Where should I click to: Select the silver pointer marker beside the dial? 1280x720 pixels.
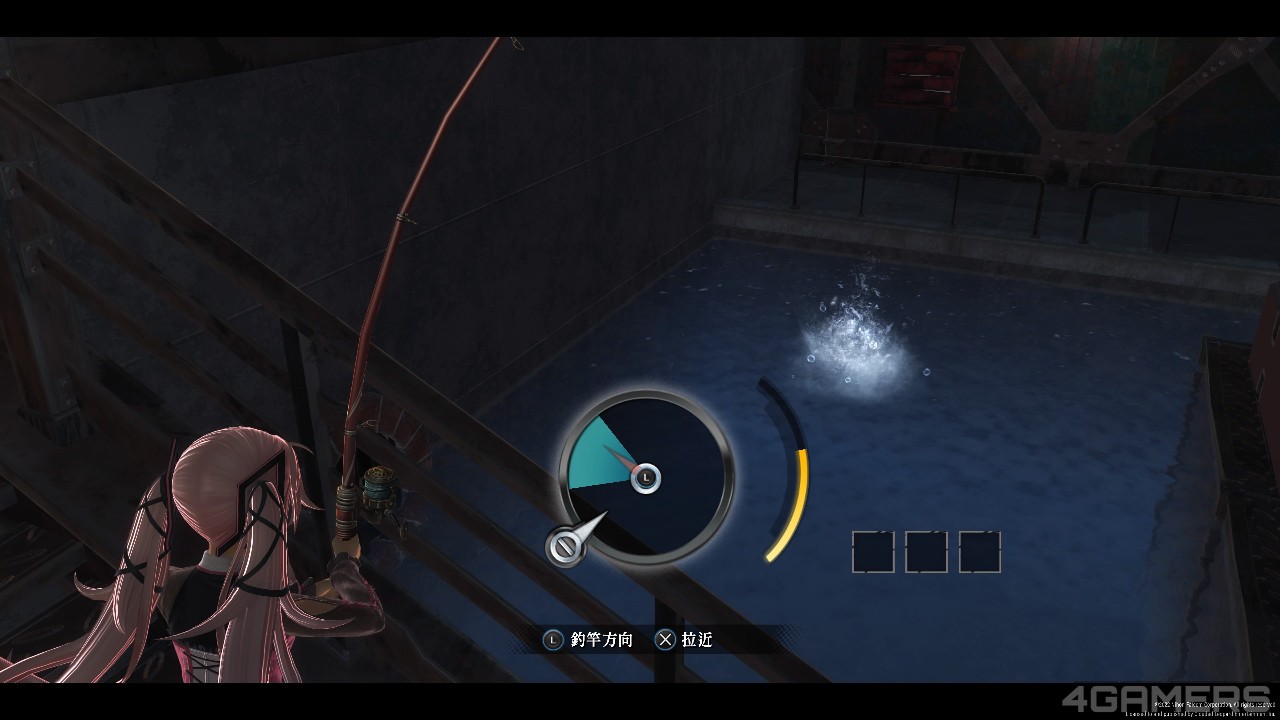566,545
